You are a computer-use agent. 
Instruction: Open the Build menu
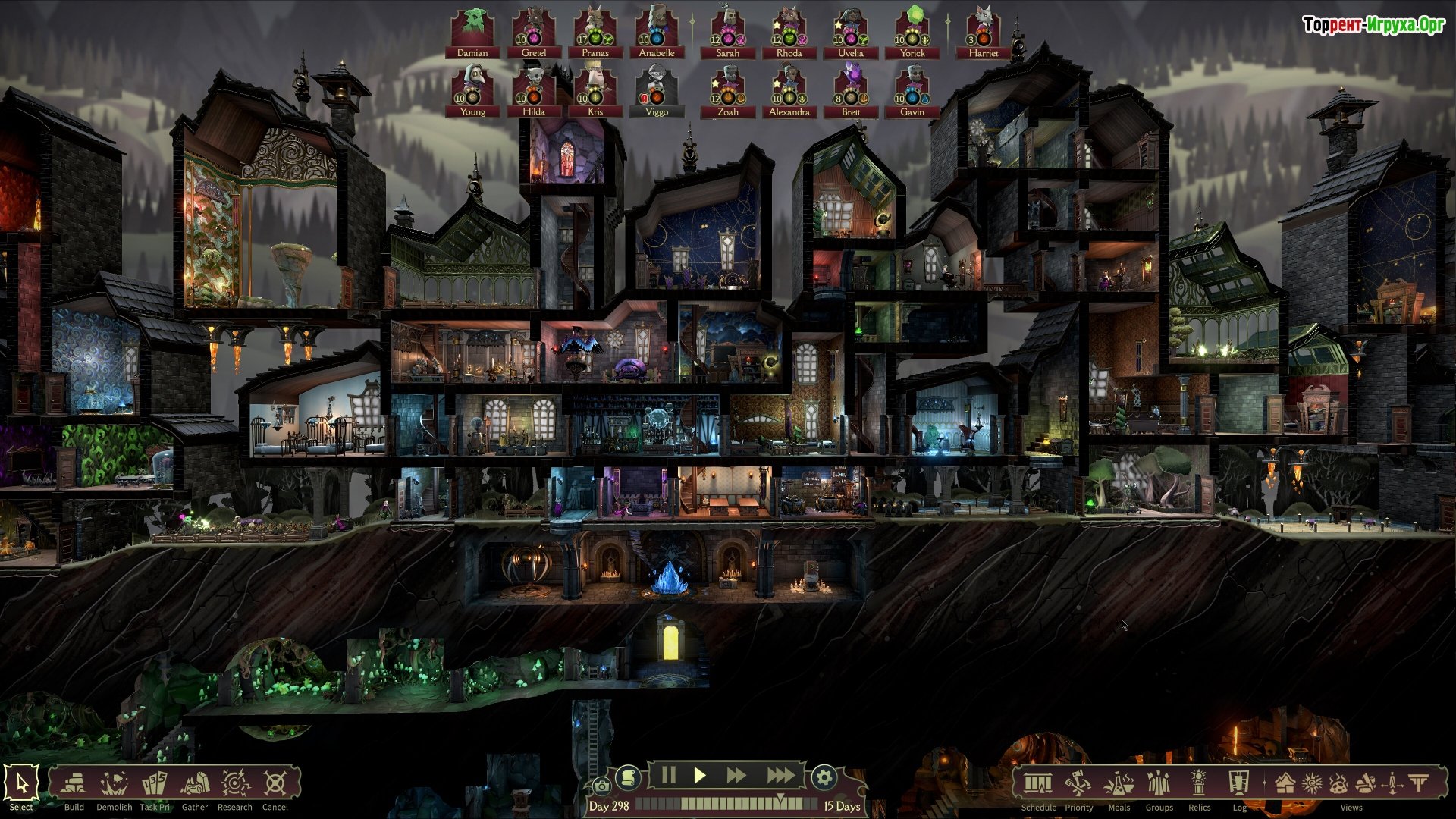click(74, 783)
